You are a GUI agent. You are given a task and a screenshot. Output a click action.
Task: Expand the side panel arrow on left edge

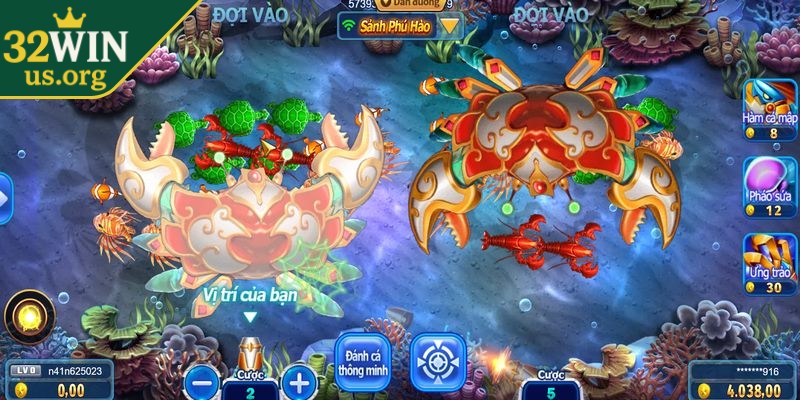click(5, 198)
